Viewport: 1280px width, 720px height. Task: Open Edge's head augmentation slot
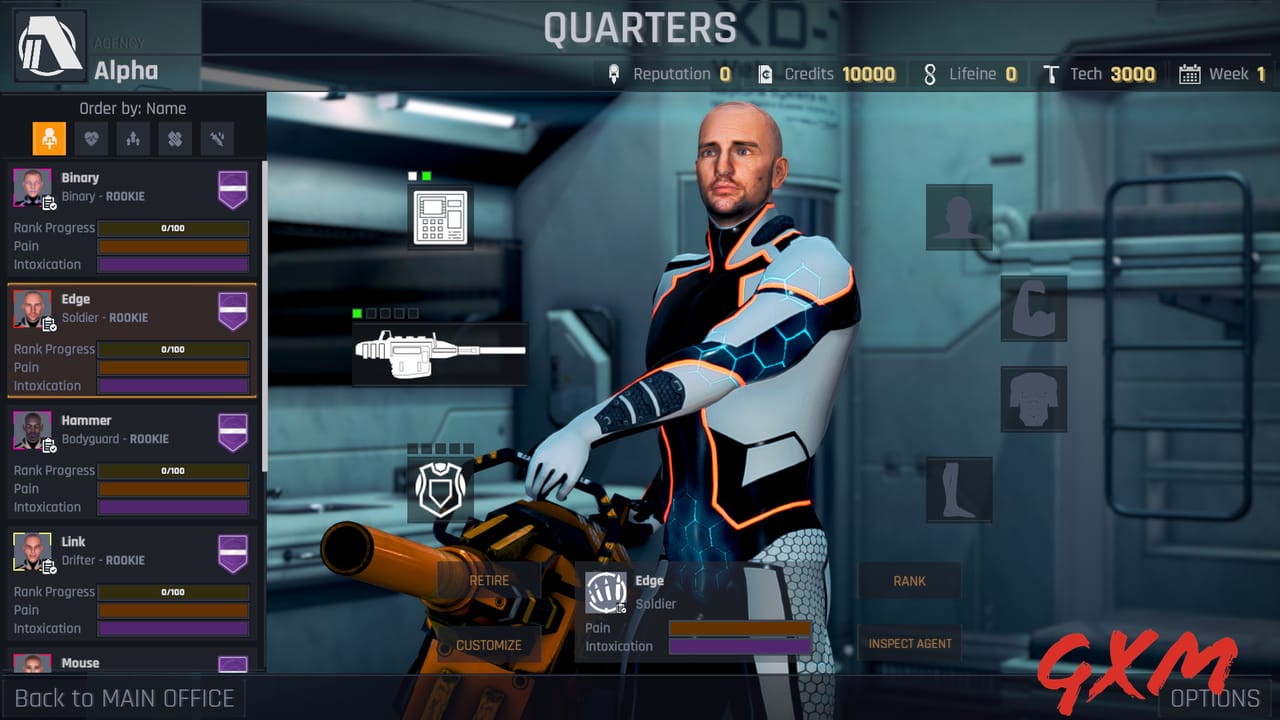(959, 216)
